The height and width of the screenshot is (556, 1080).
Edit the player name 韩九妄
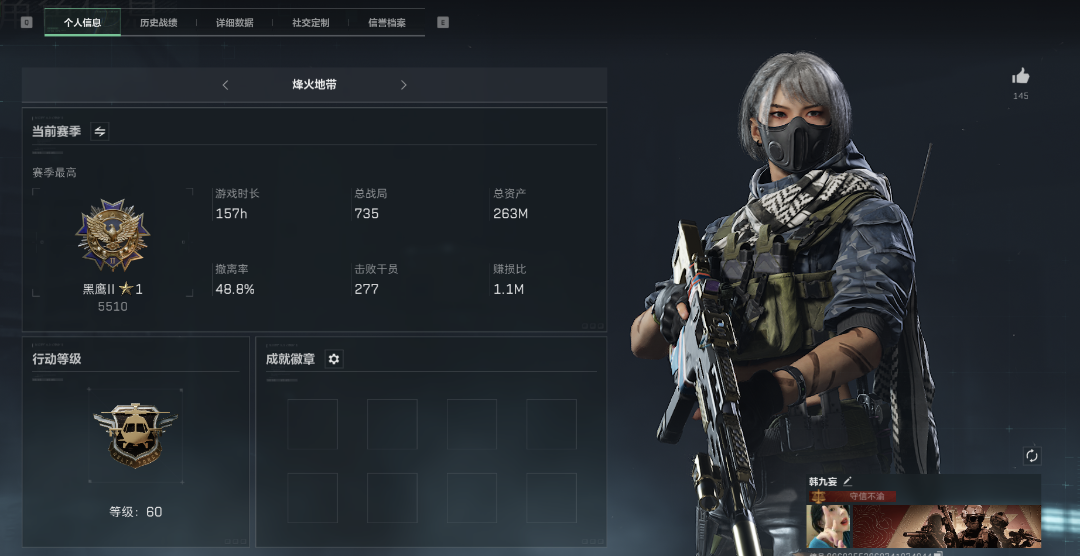[848, 481]
